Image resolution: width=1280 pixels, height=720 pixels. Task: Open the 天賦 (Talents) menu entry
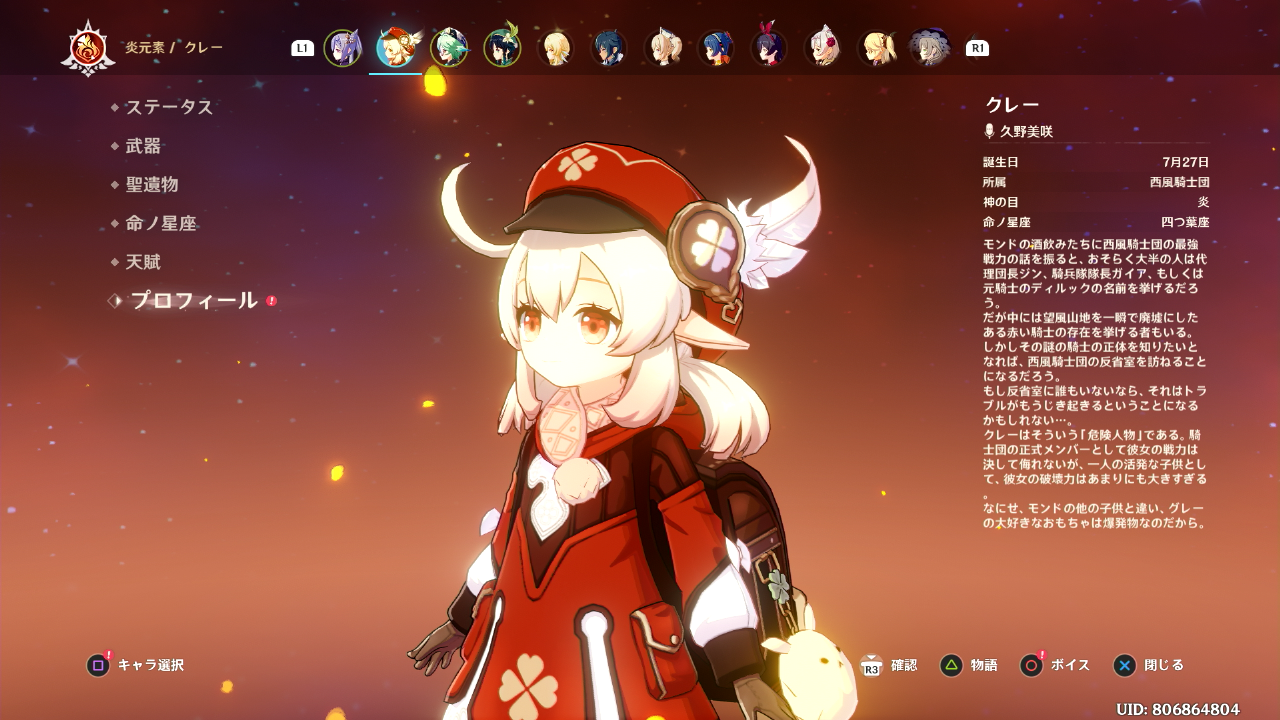click(x=143, y=263)
